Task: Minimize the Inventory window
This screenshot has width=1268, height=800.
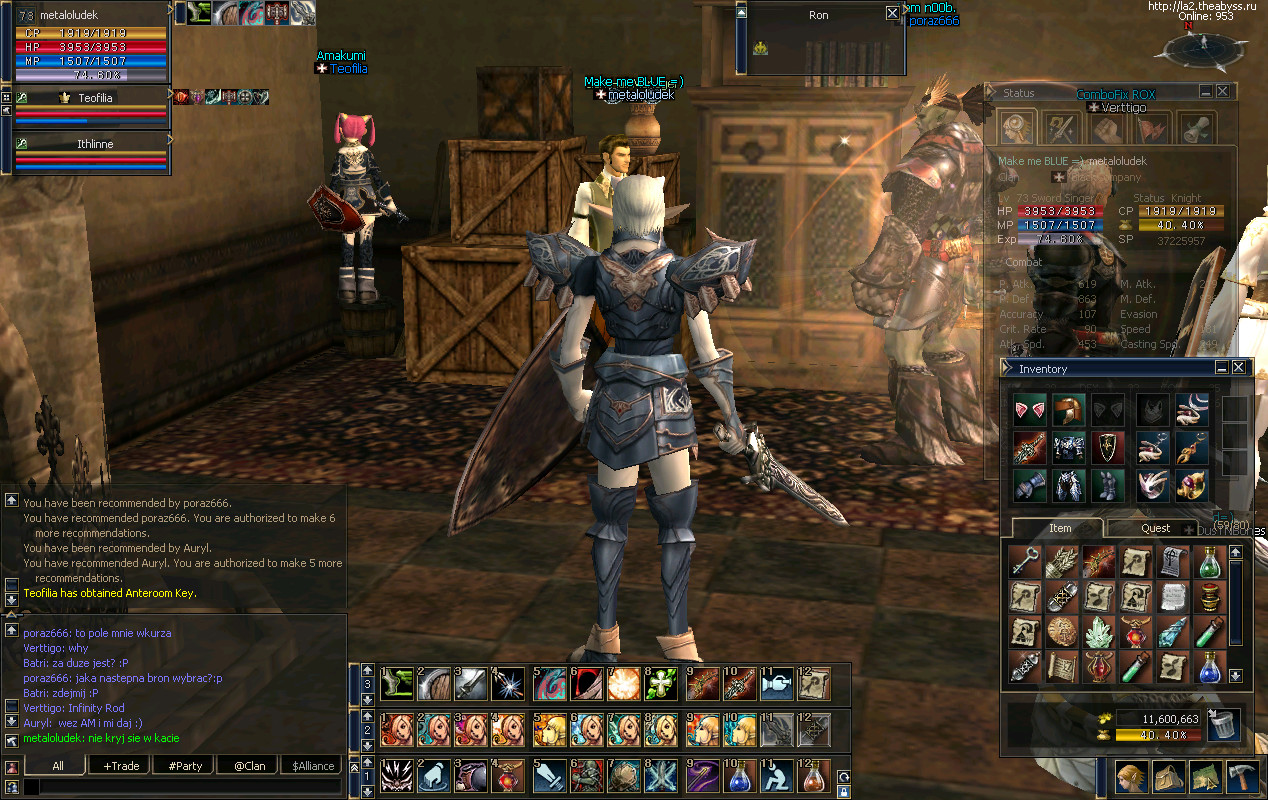Action: (1221, 368)
